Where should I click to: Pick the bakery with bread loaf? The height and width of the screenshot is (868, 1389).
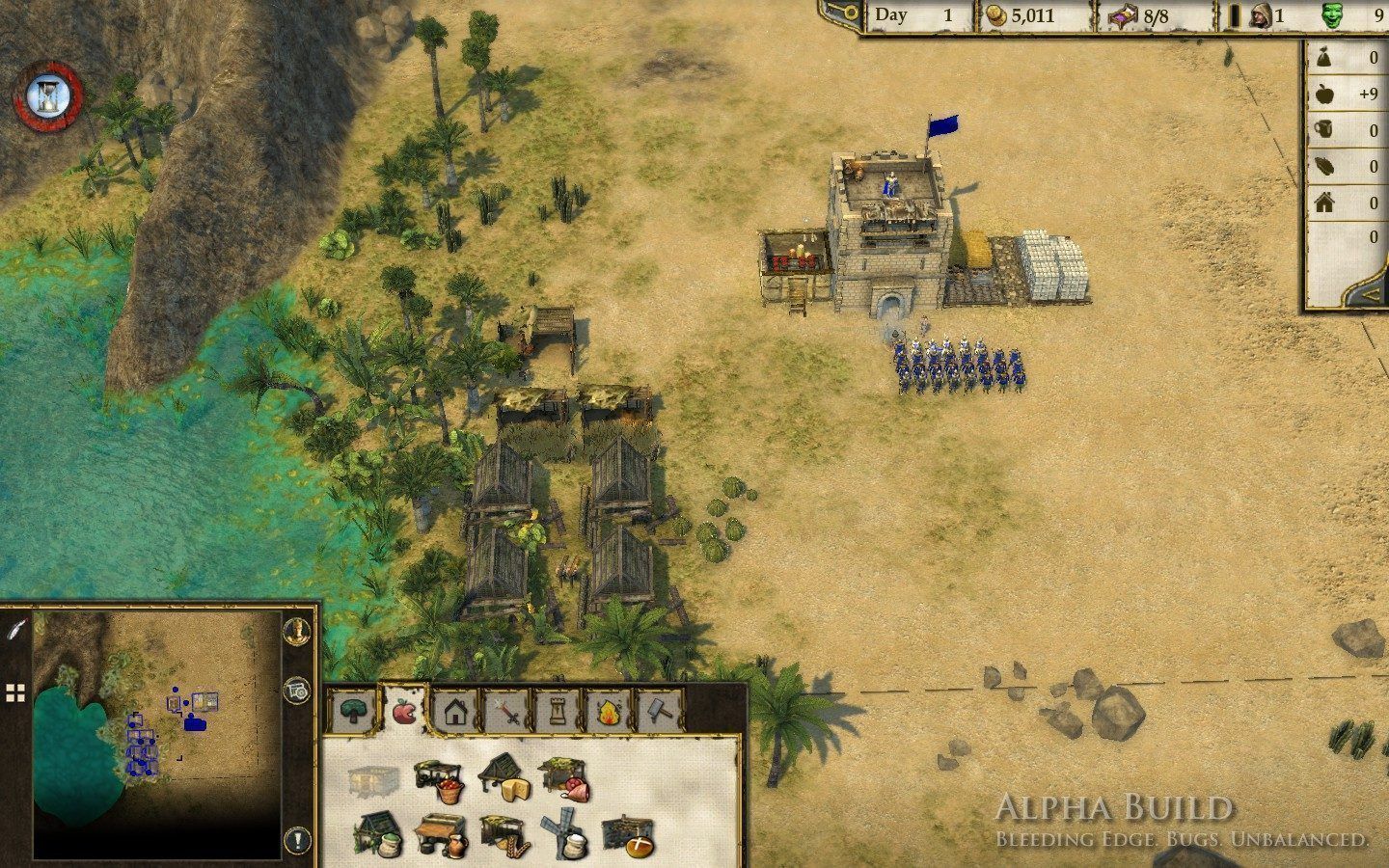[629, 837]
